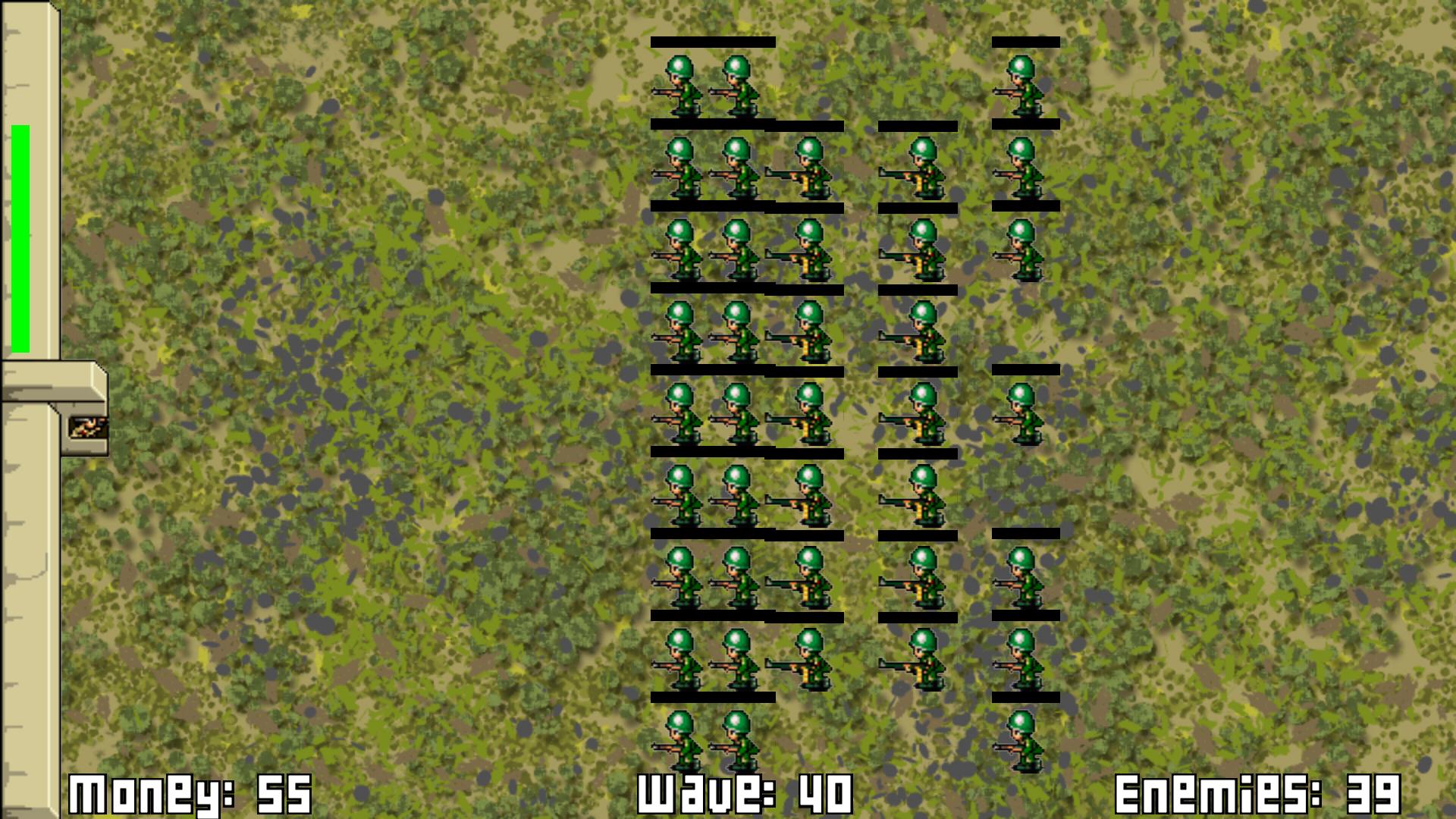This screenshot has width=1456, height=819.
Task: Click the Wave: 40 counter
Action: (x=743, y=792)
